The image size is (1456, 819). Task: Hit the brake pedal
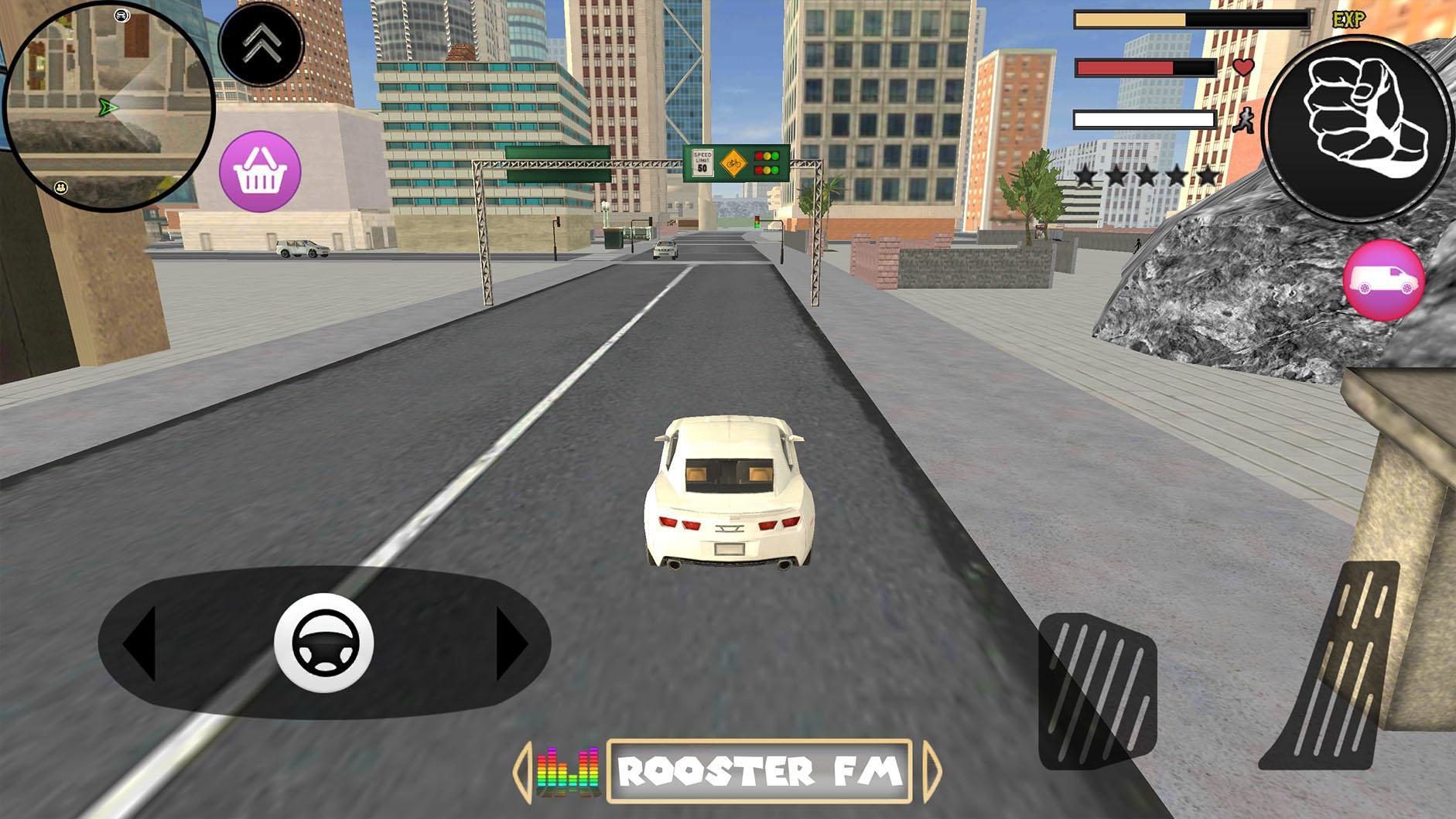[x=1096, y=691]
